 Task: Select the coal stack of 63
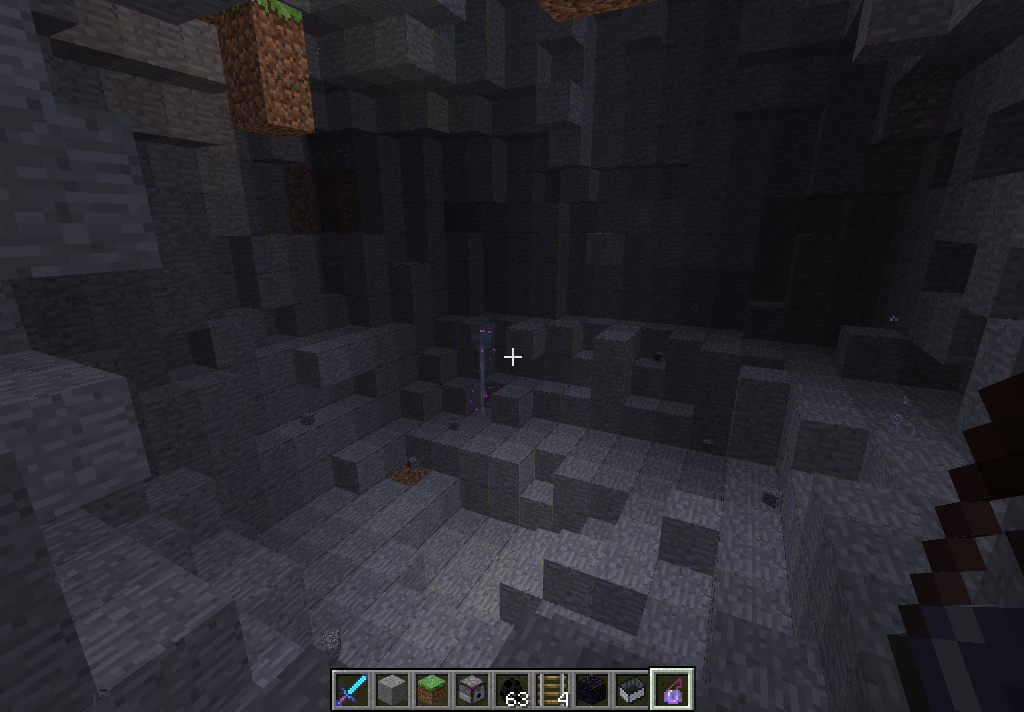tap(512, 690)
